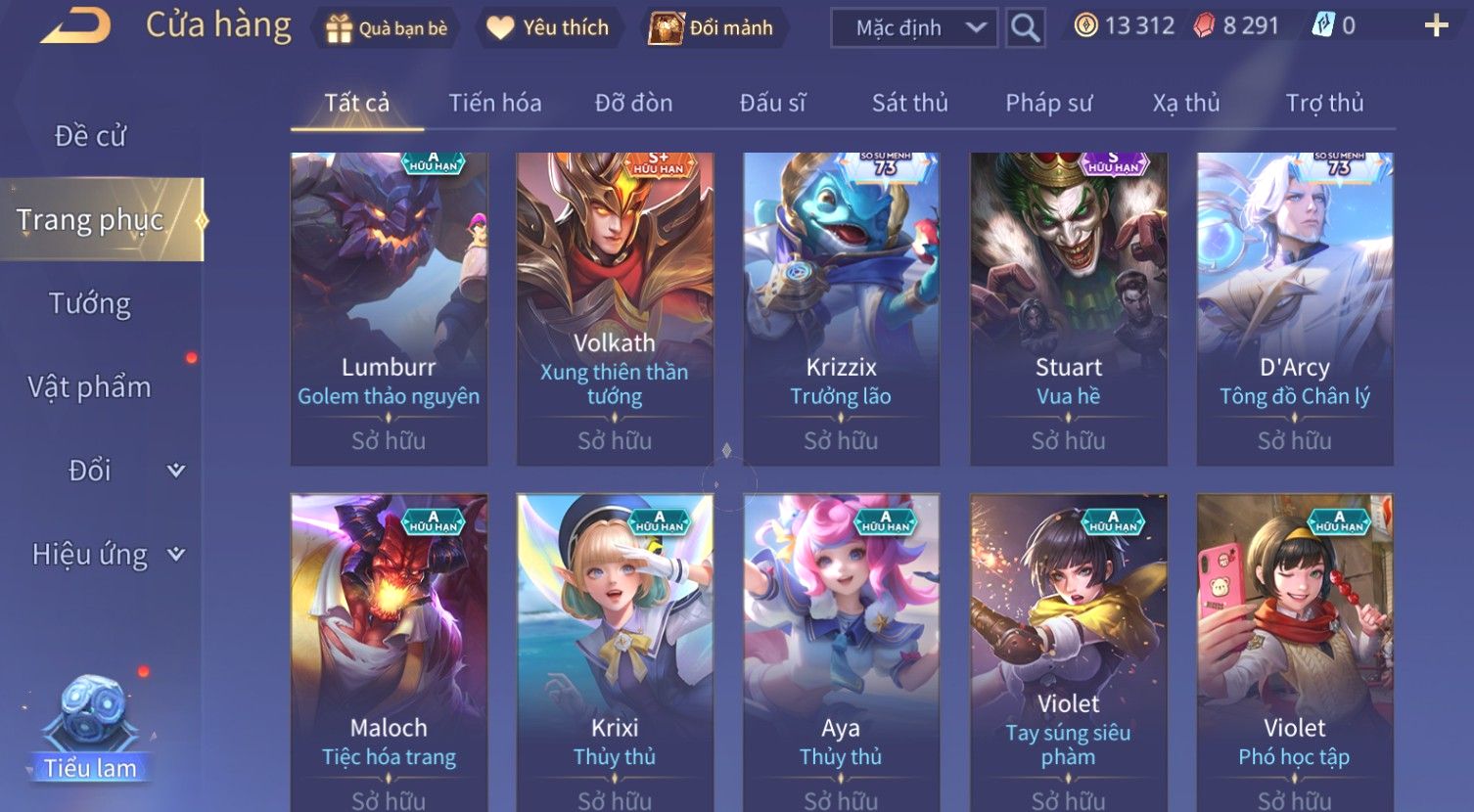Screen dimensions: 1474x812
Task: Open the Tướng heroes section
Action: (90, 304)
